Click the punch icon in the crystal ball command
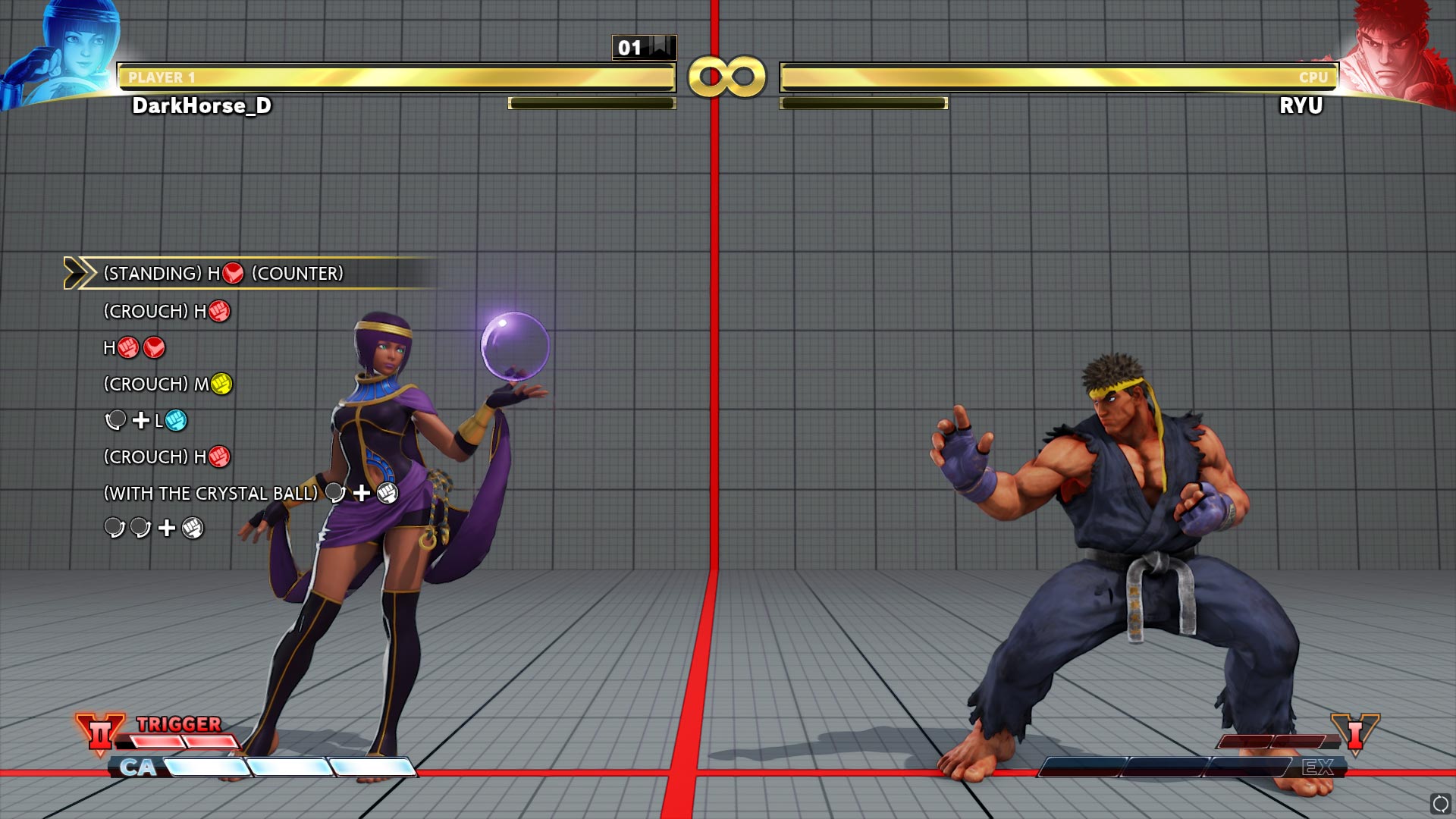The height and width of the screenshot is (819, 1456). pos(387,493)
